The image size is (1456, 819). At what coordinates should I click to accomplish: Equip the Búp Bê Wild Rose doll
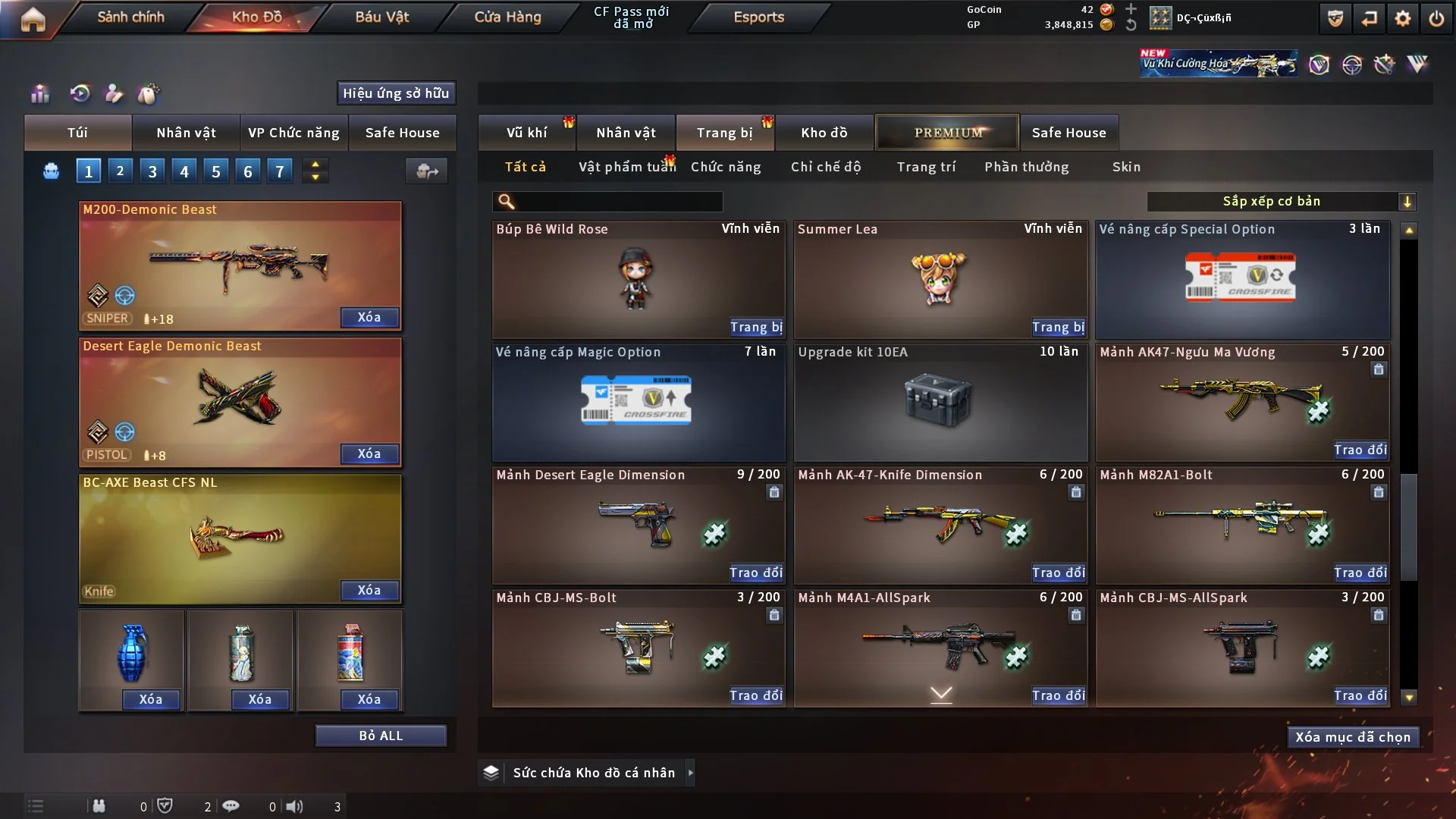[x=756, y=327]
